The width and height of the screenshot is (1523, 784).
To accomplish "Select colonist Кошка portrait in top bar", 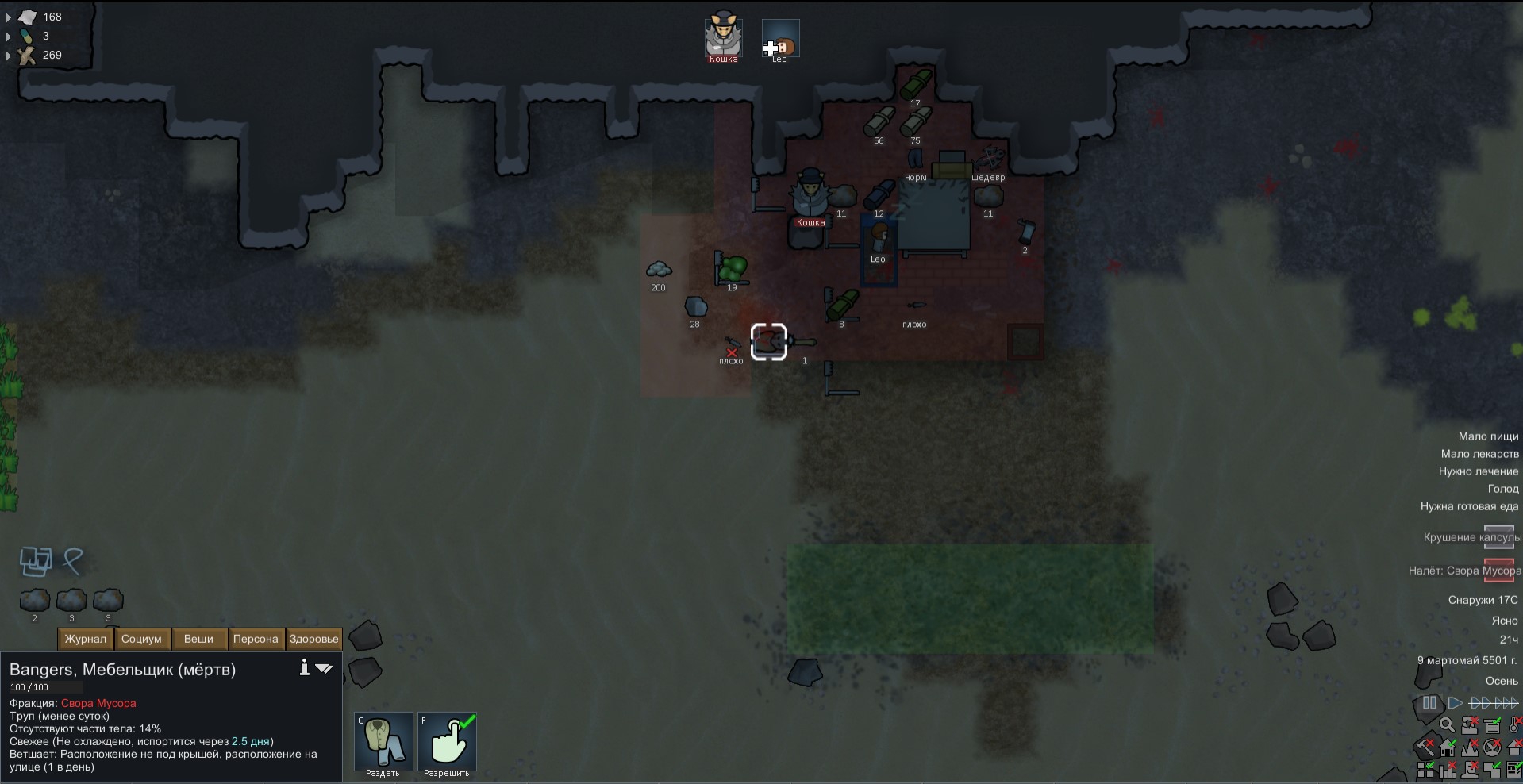I will click(723, 37).
